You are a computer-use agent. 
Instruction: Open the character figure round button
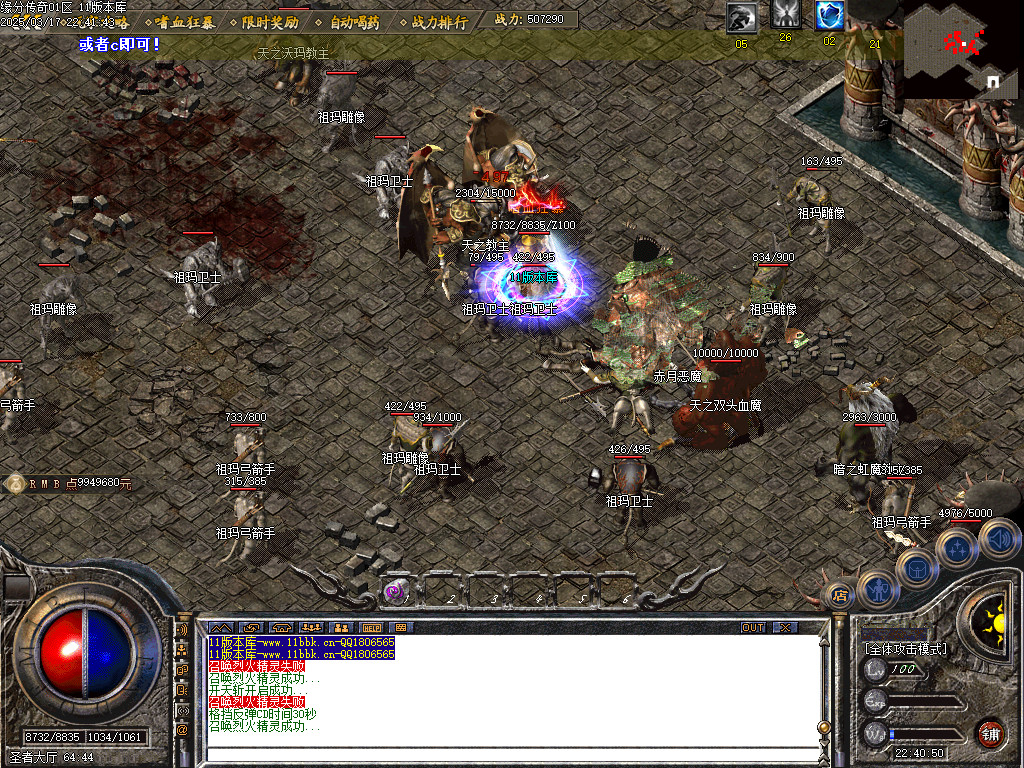[x=877, y=589]
